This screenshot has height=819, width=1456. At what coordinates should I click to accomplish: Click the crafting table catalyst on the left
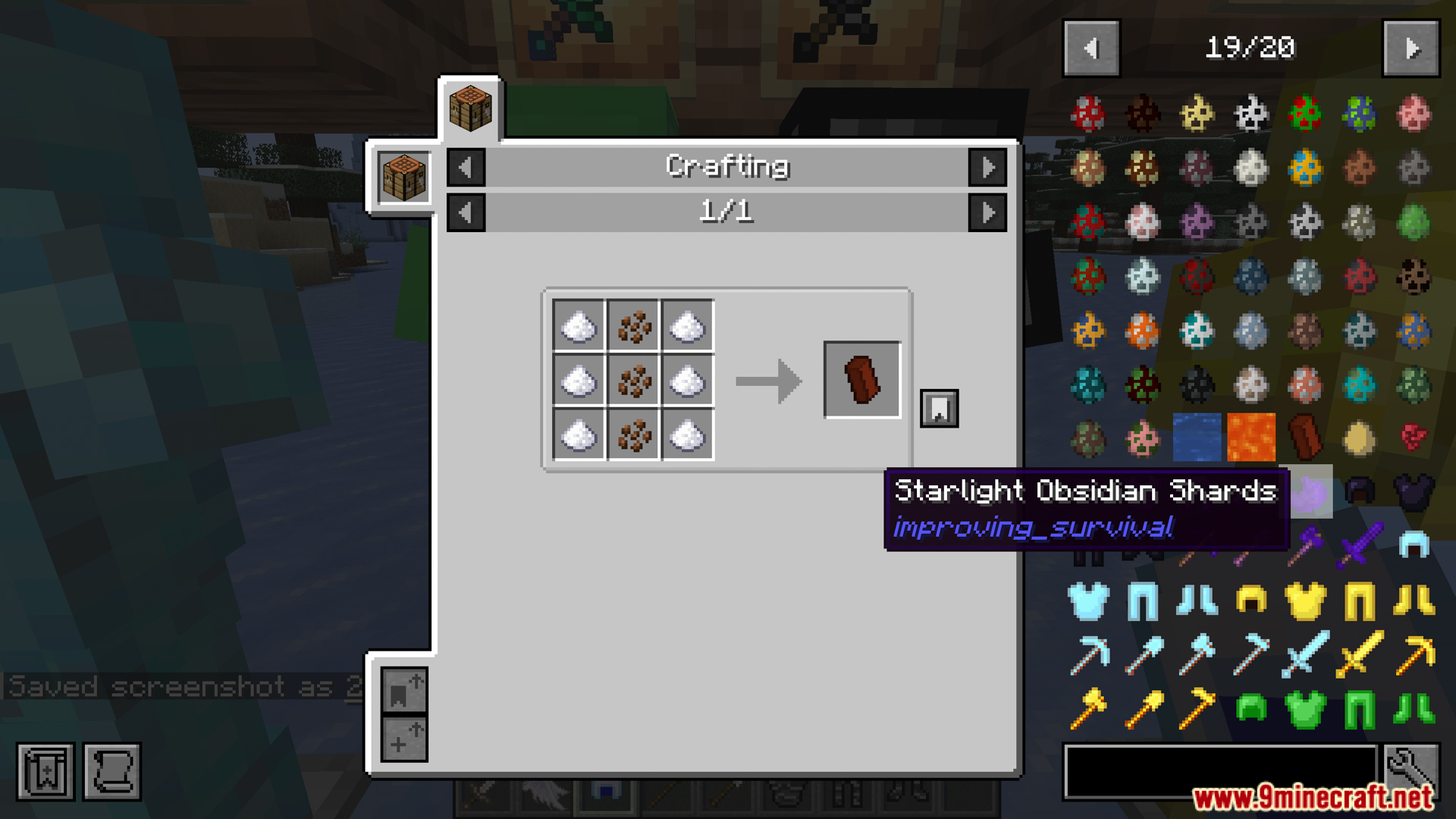[403, 177]
